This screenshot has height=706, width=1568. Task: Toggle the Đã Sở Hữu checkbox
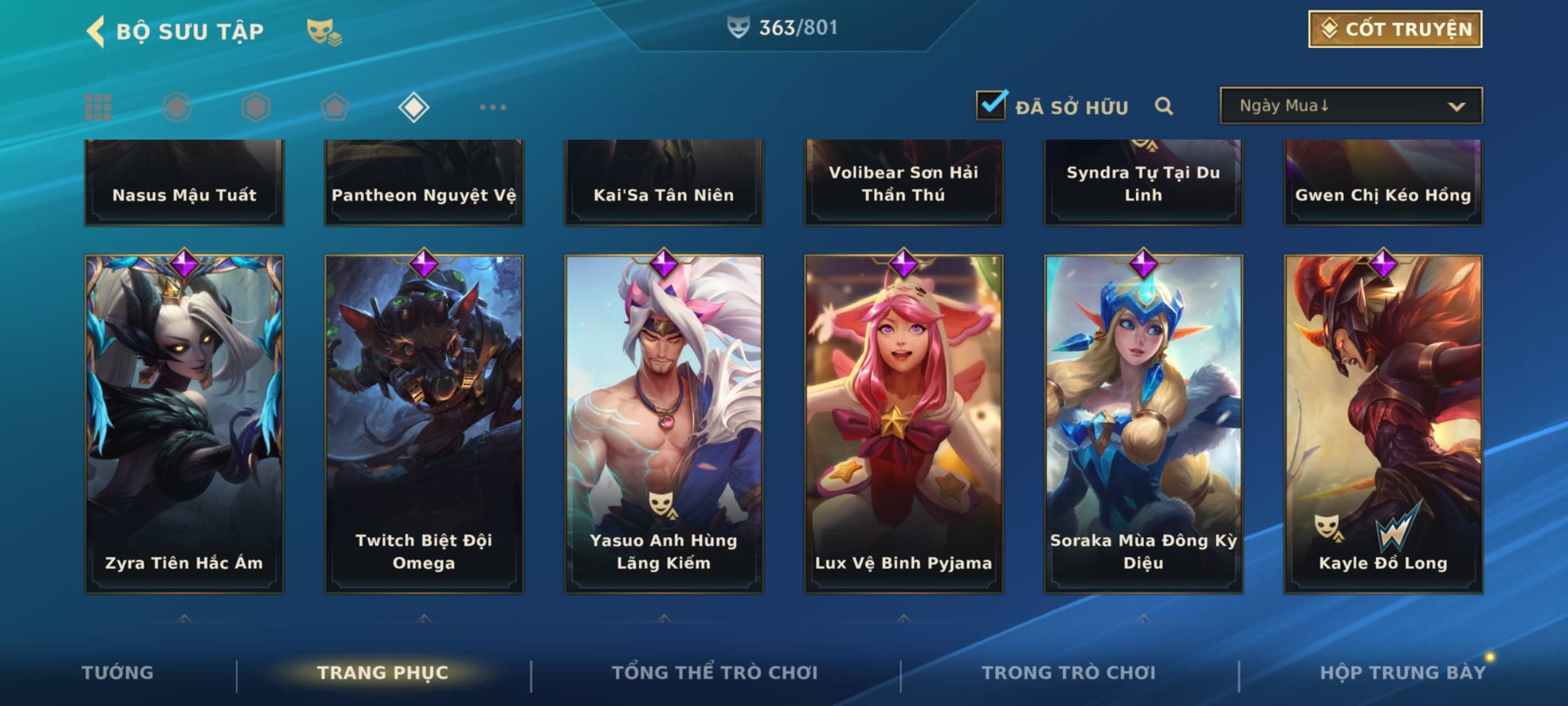[x=991, y=105]
